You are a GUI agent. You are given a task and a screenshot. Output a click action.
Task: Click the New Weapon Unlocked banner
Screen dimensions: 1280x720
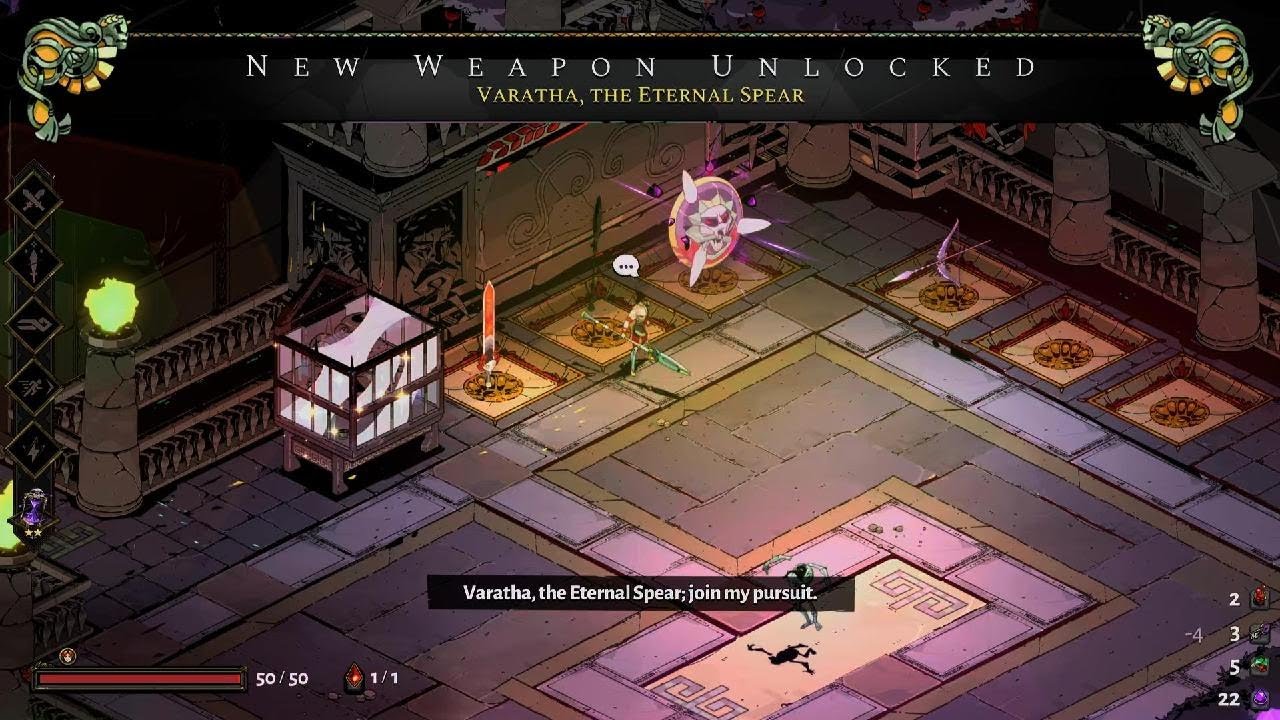[x=640, y=68]
